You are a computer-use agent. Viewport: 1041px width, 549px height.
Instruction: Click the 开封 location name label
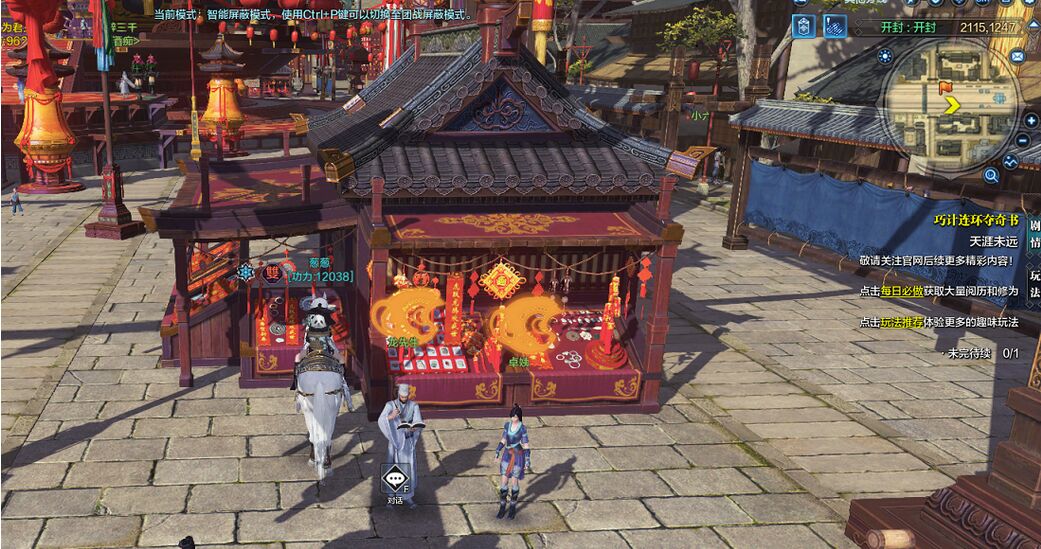point(907,28)
